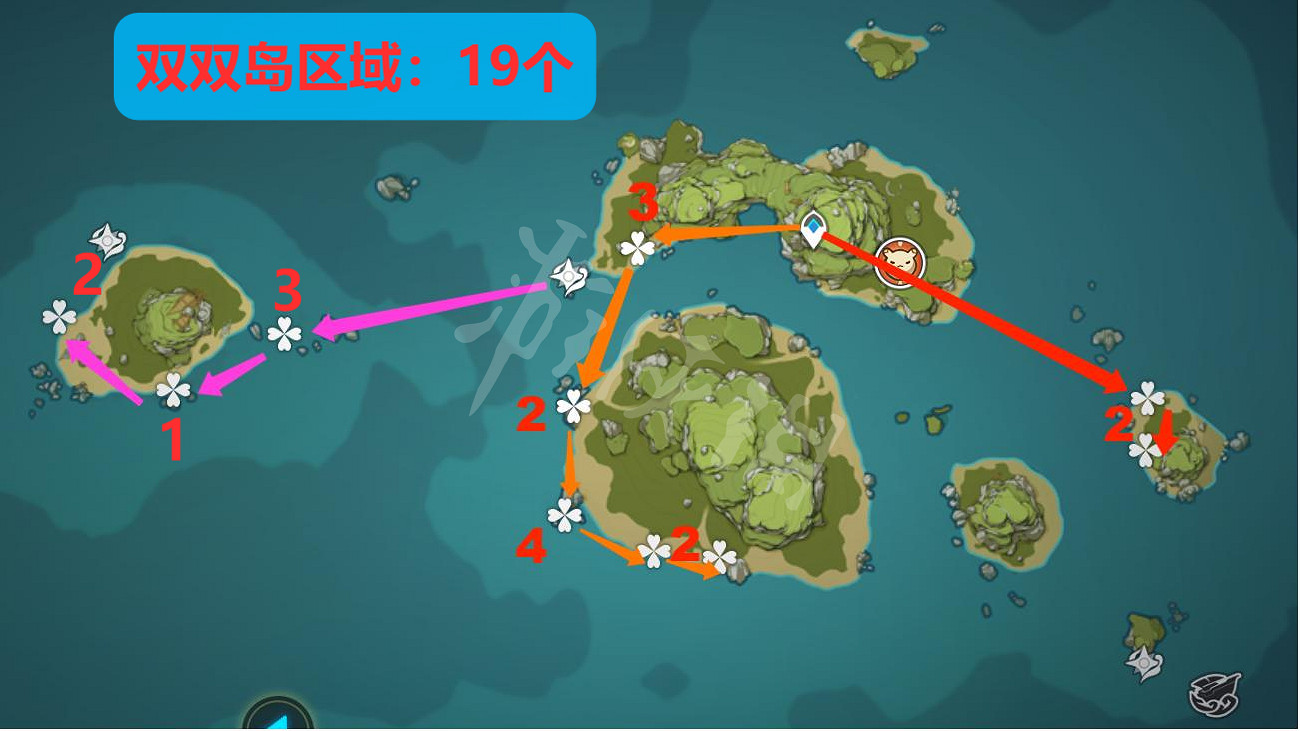Click the red number 1 route label
The height and width of the screenshot is (731, 1300).
(172, 437)
